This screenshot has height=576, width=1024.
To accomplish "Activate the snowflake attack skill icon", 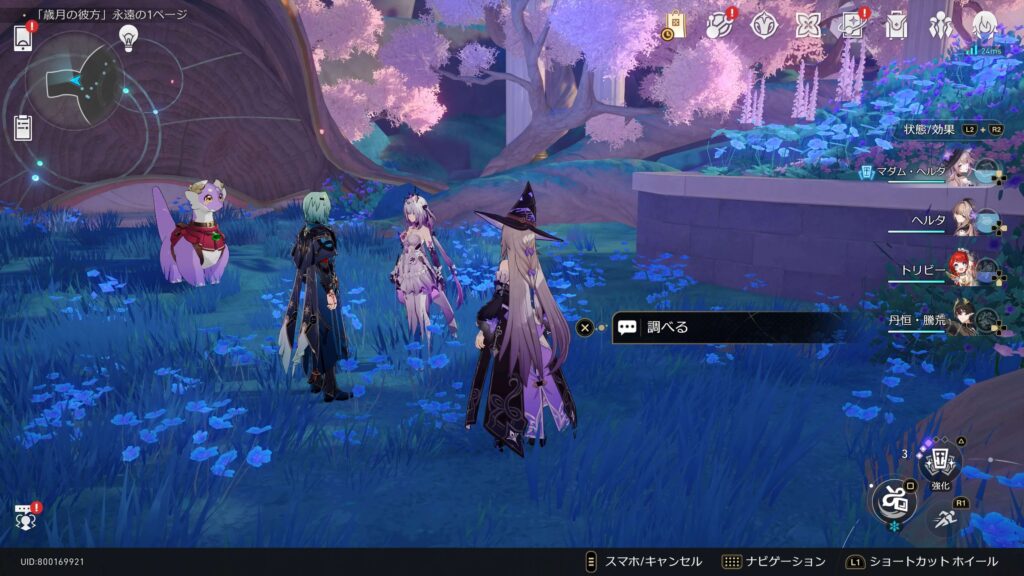I will point(893,501).
